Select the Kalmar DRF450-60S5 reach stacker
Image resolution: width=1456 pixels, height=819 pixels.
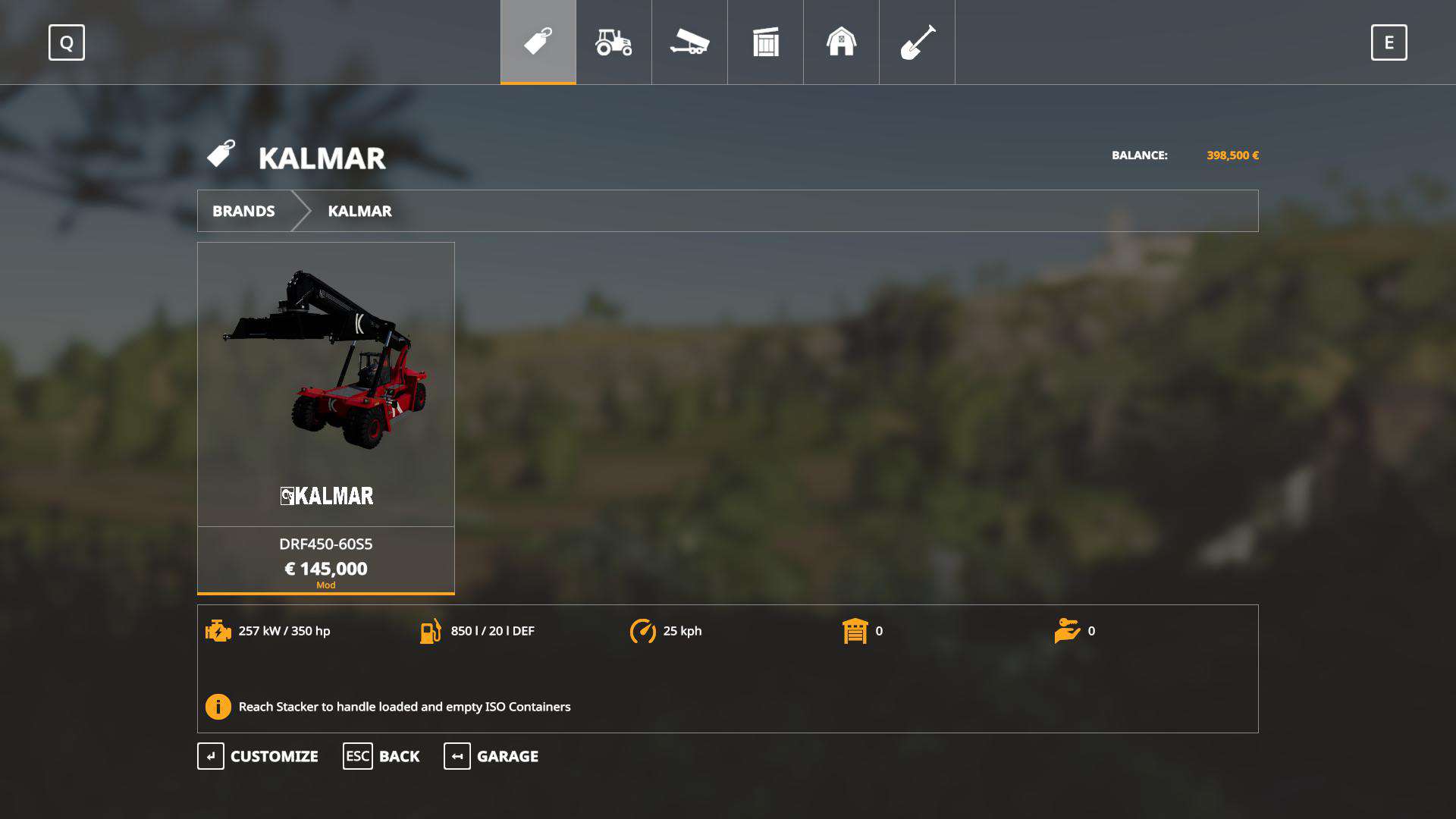click(x=326, y=417)
